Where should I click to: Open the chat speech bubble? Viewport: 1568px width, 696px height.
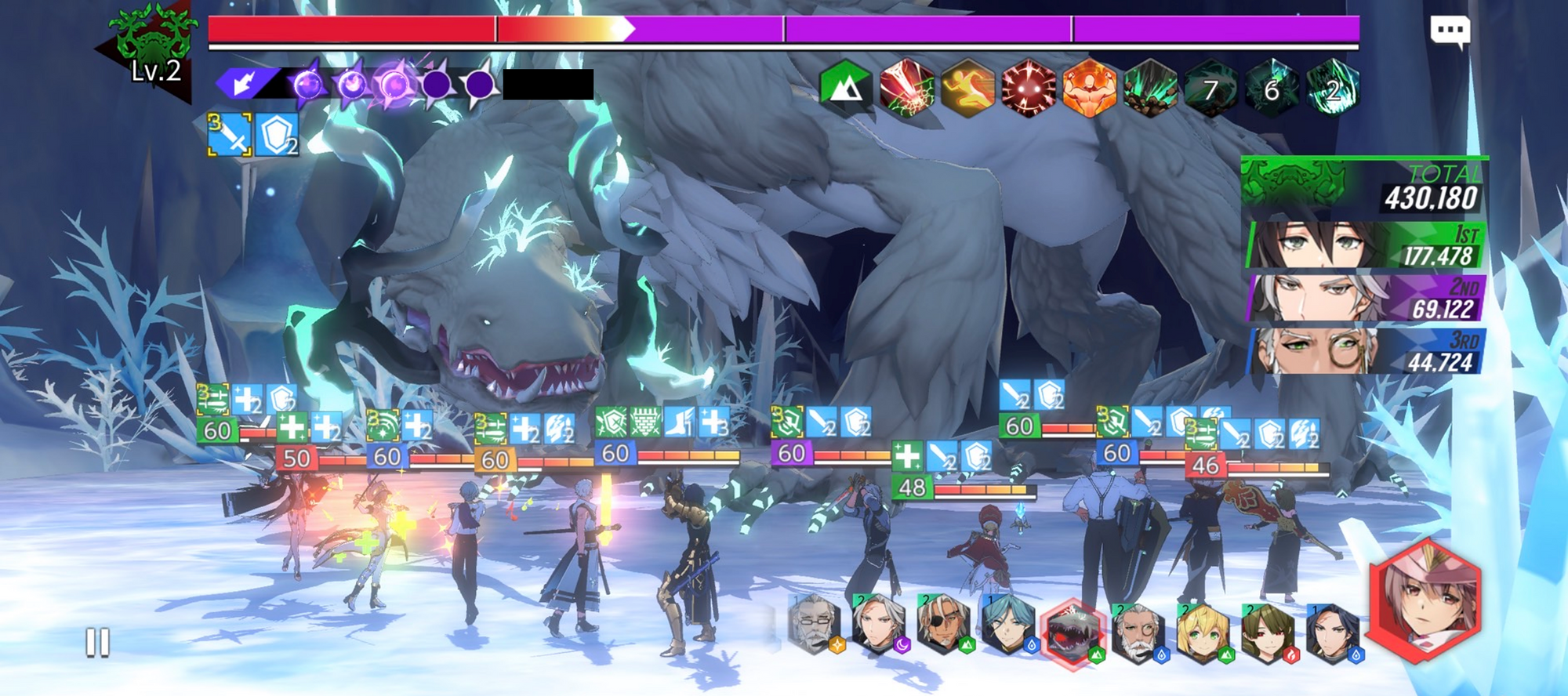pos(1449,32)
